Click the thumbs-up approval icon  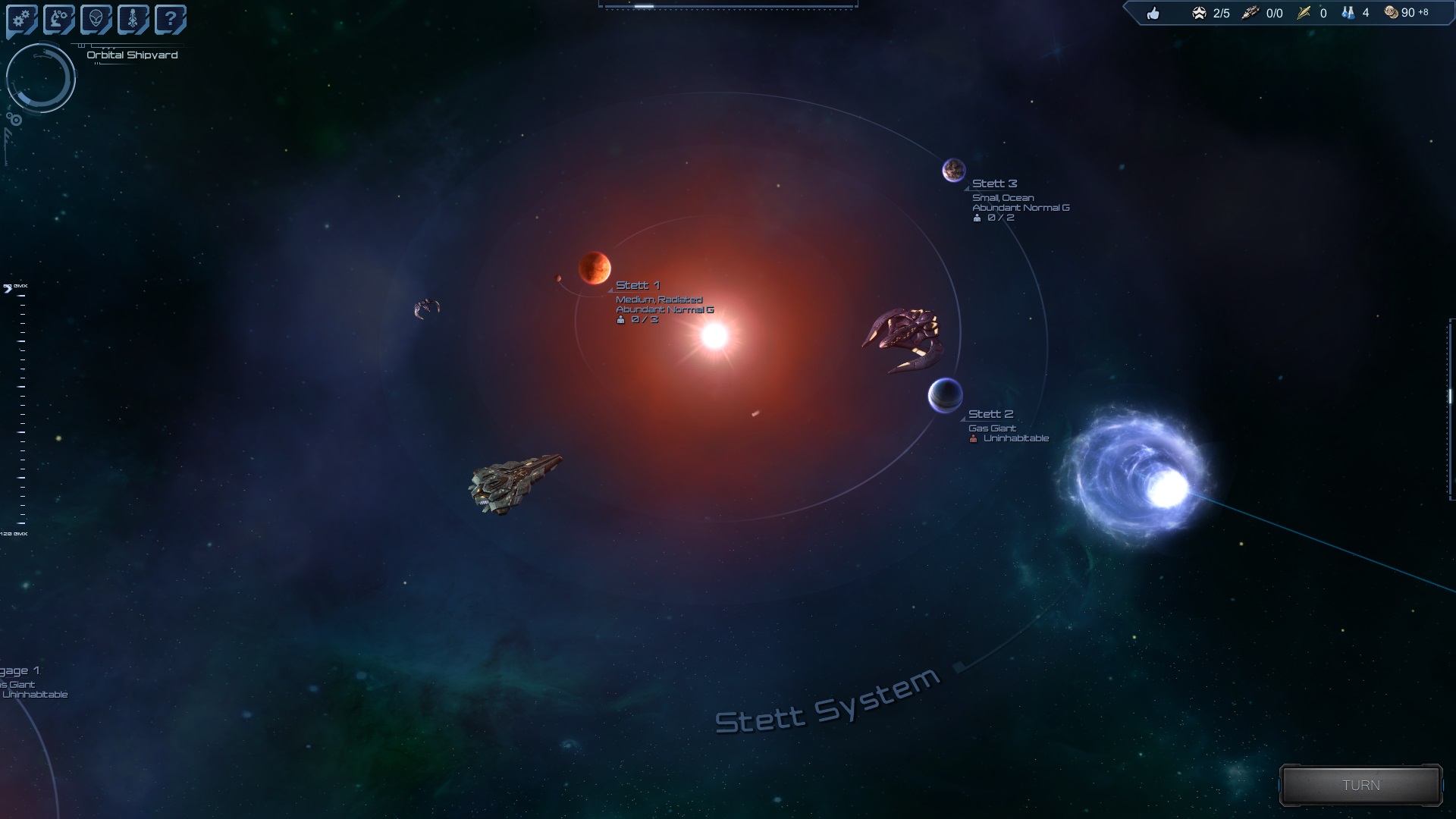coord(1153,13)
